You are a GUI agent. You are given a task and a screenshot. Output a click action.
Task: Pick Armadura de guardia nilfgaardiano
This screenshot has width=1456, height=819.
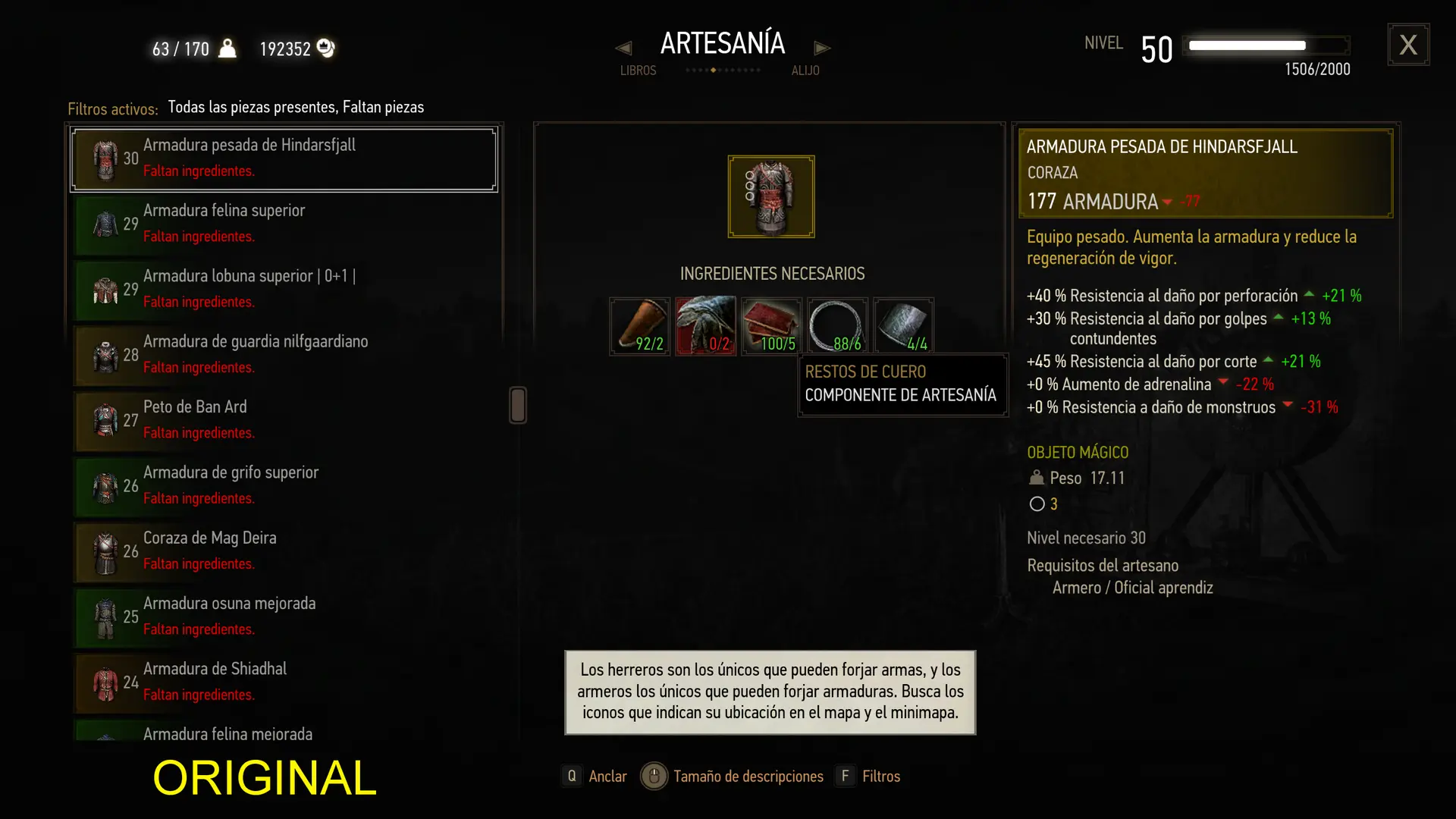tap(284, 355)
